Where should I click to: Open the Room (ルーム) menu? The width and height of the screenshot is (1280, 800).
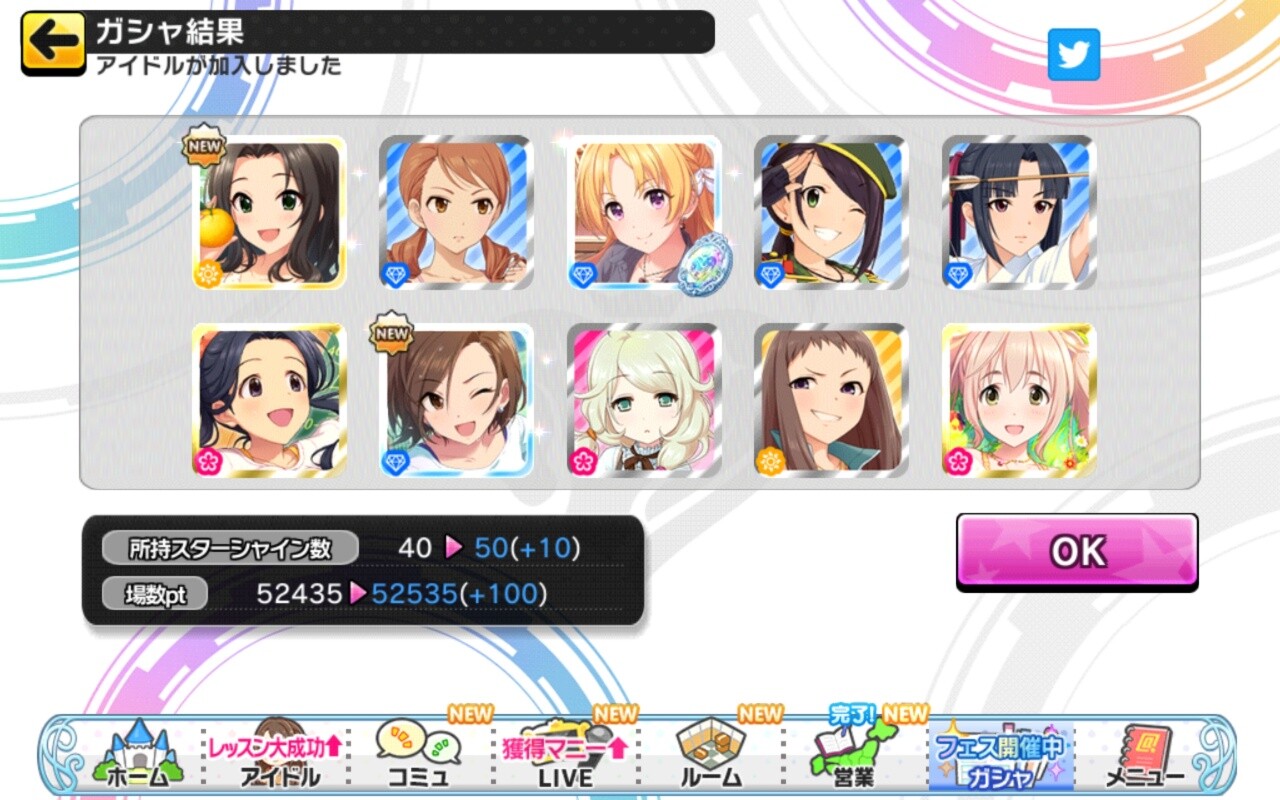[711, 755]
